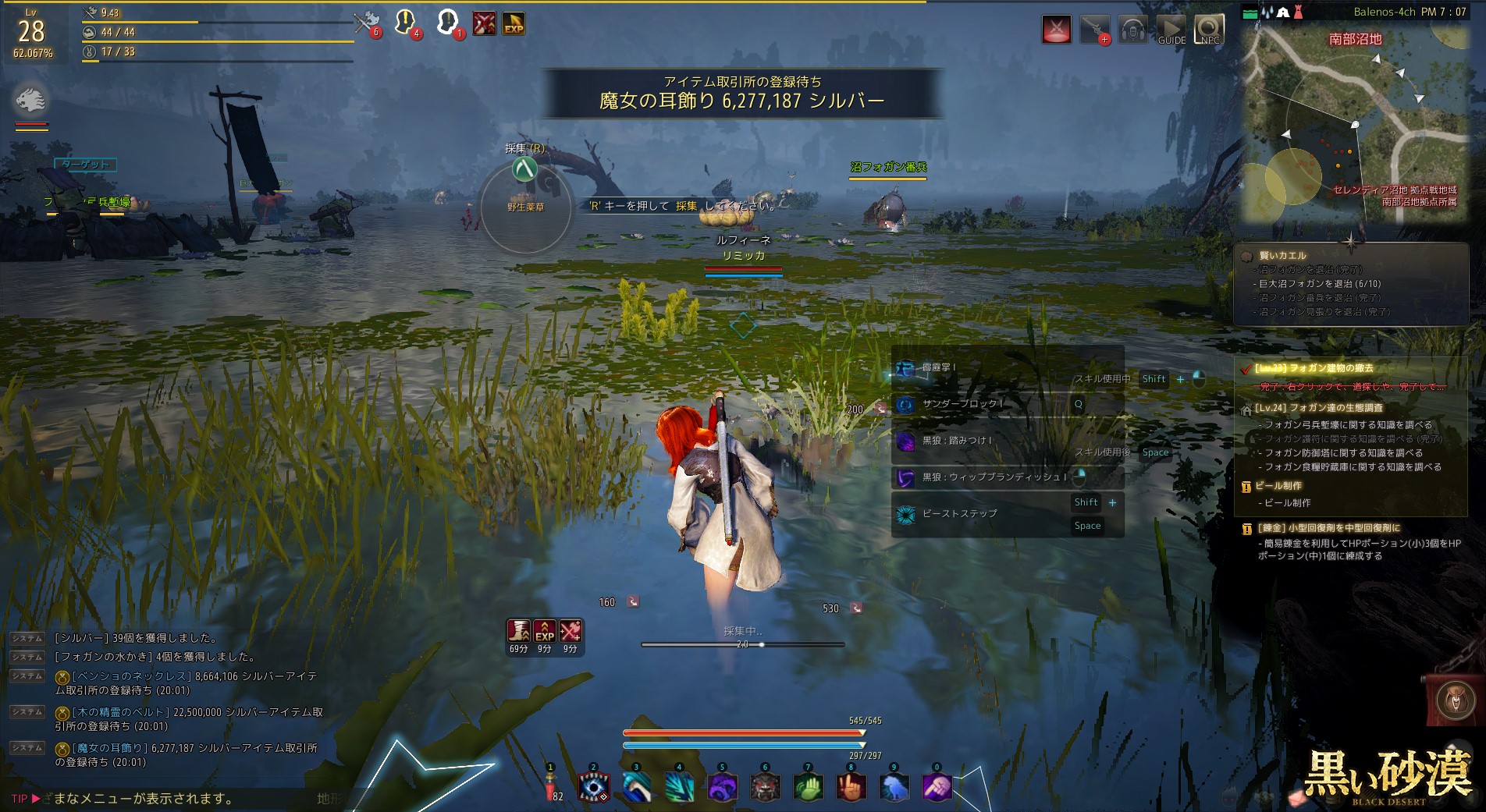
Task: Select the 賢いカエル quest tracker entry
Action: [x=1282, y=255]
